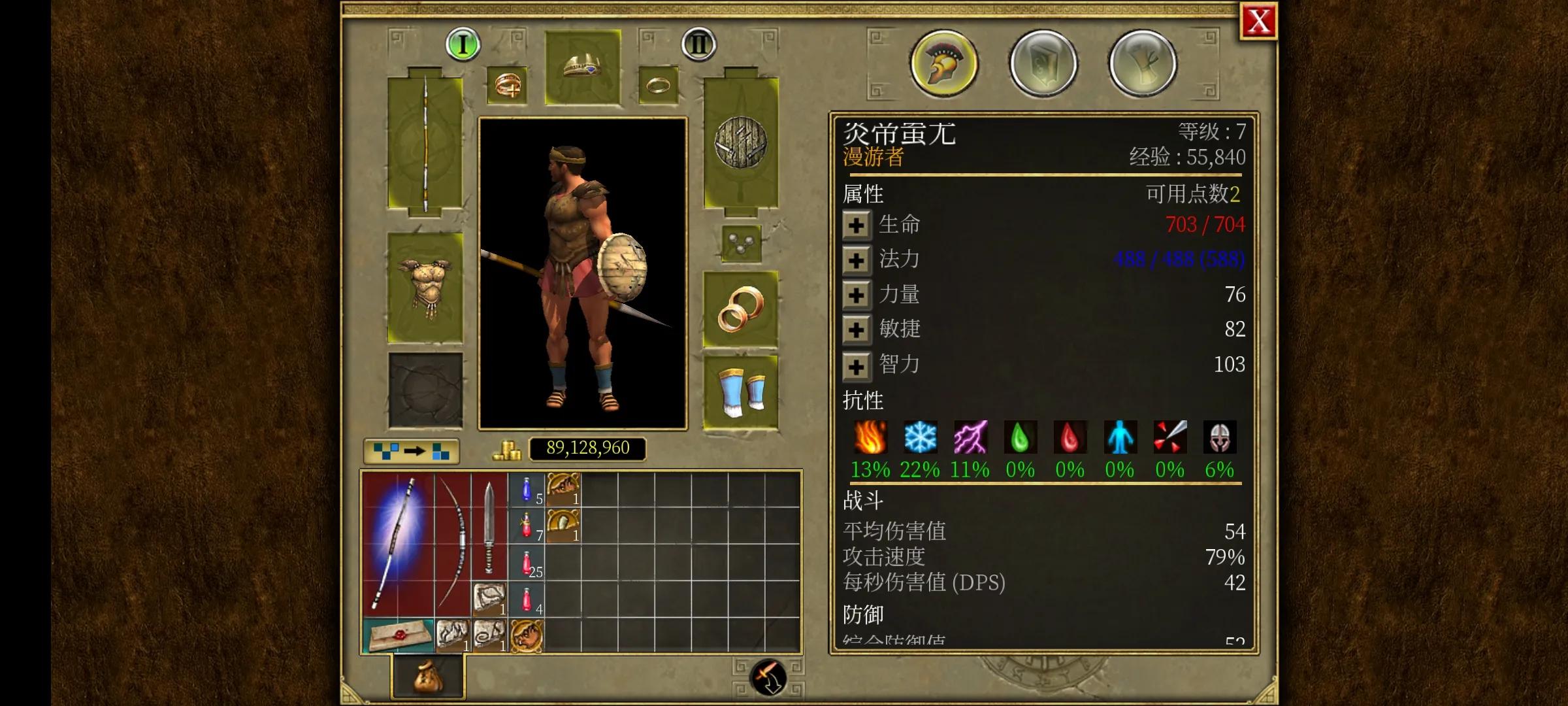1568x706 pixels.
Task: Open the character stats helmet icon
Action: point(943,63)
